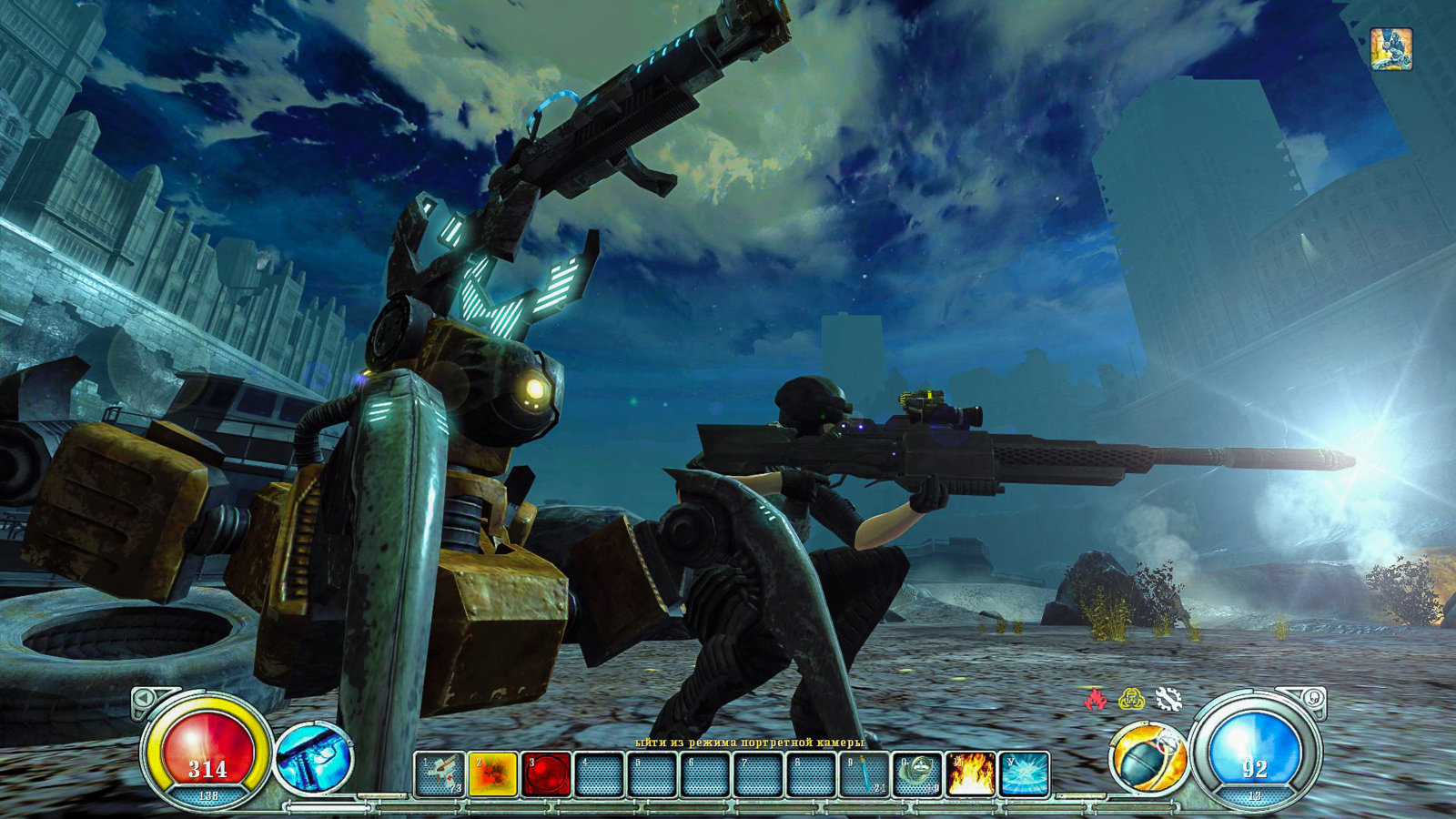1456x819 pixels.
Task: Select the health injector in slot 1
Action: point(440,774)
